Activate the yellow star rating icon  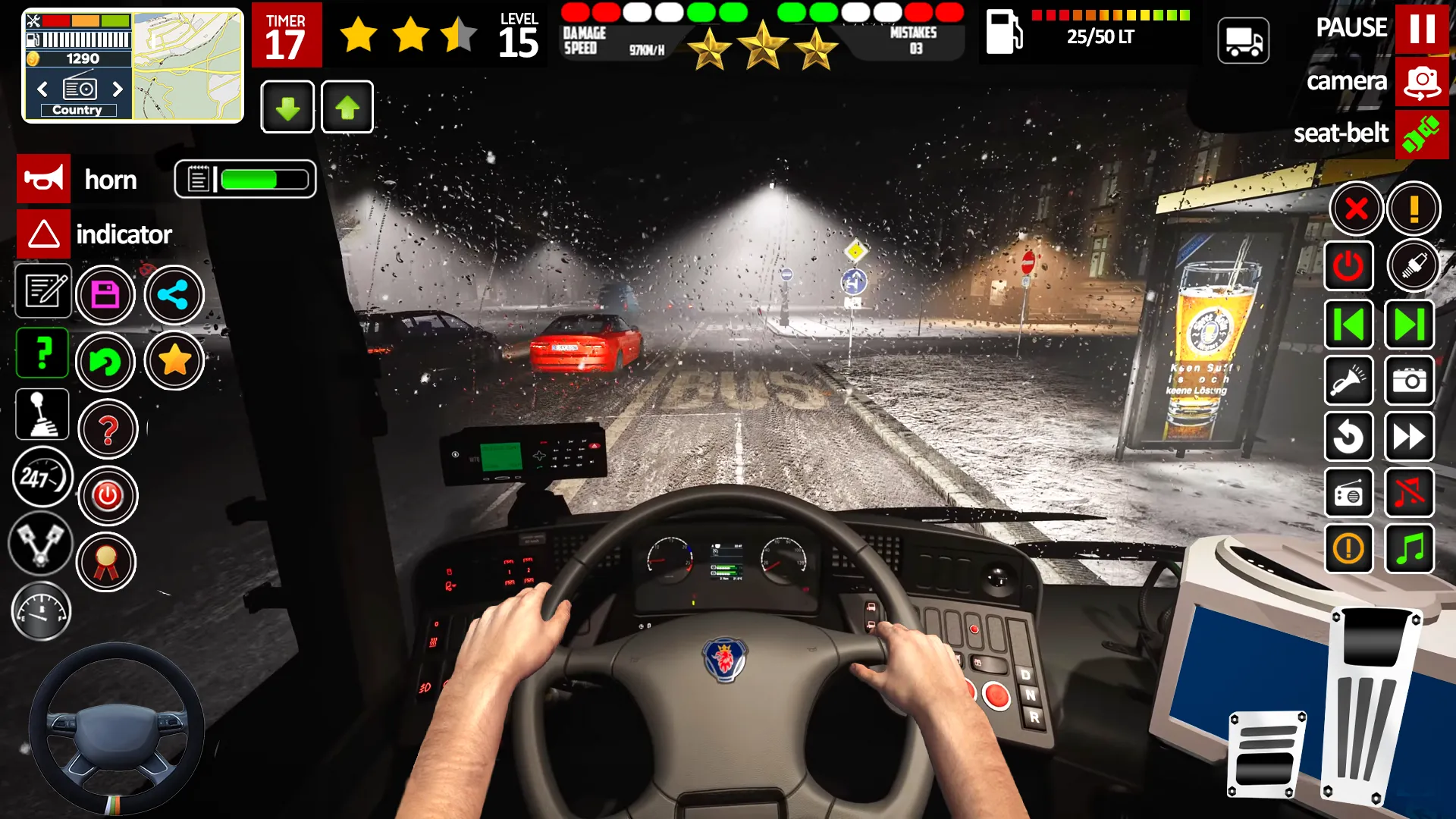[x=174, y=362]
